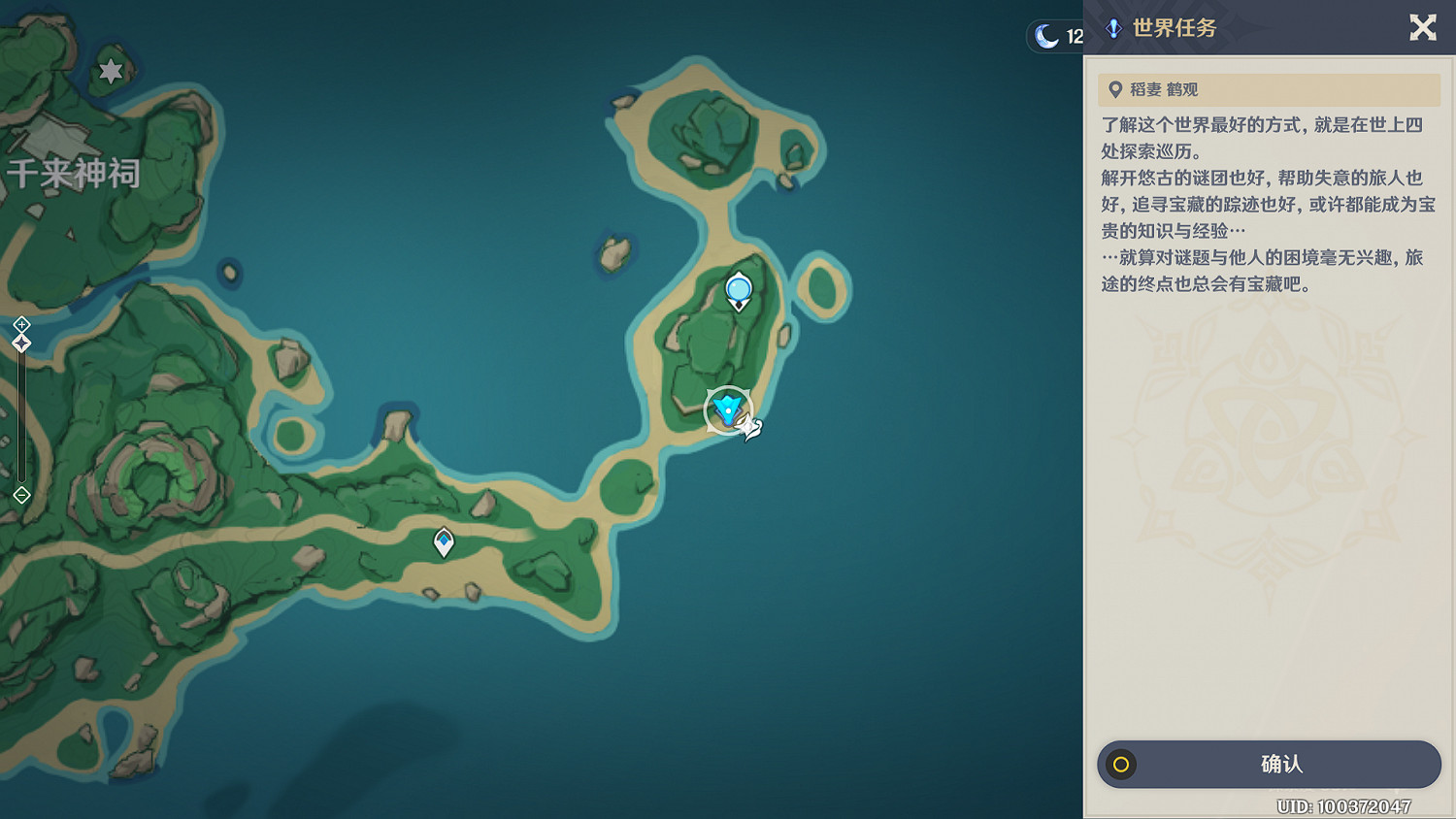This screenshot has width=1456, height=819.
Task: Close the world quest panel
Action: tap(1422, 27)
